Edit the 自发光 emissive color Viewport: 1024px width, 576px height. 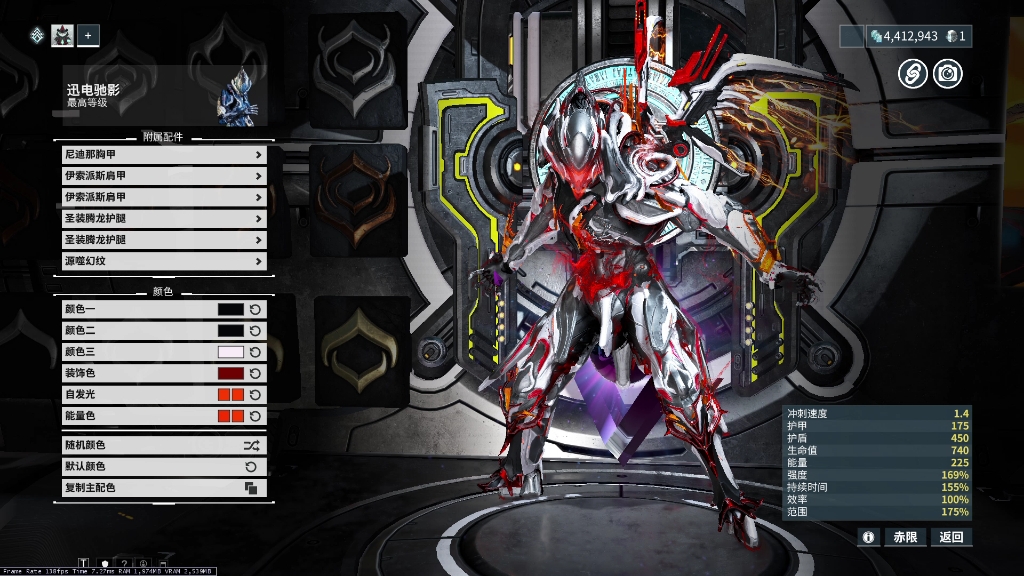pos(230,394)
